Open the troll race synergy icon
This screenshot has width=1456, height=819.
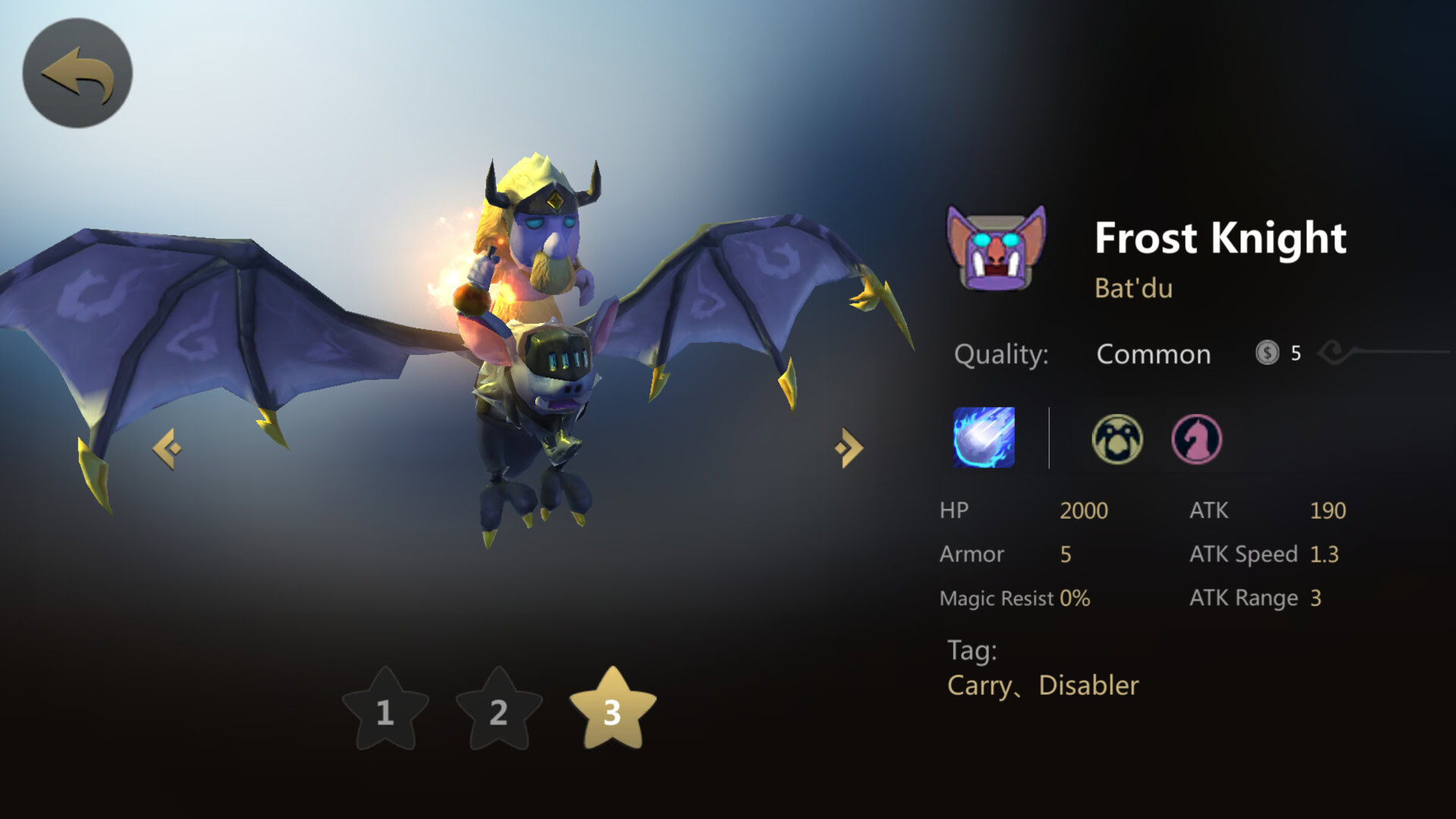[x=1117, y=439]
